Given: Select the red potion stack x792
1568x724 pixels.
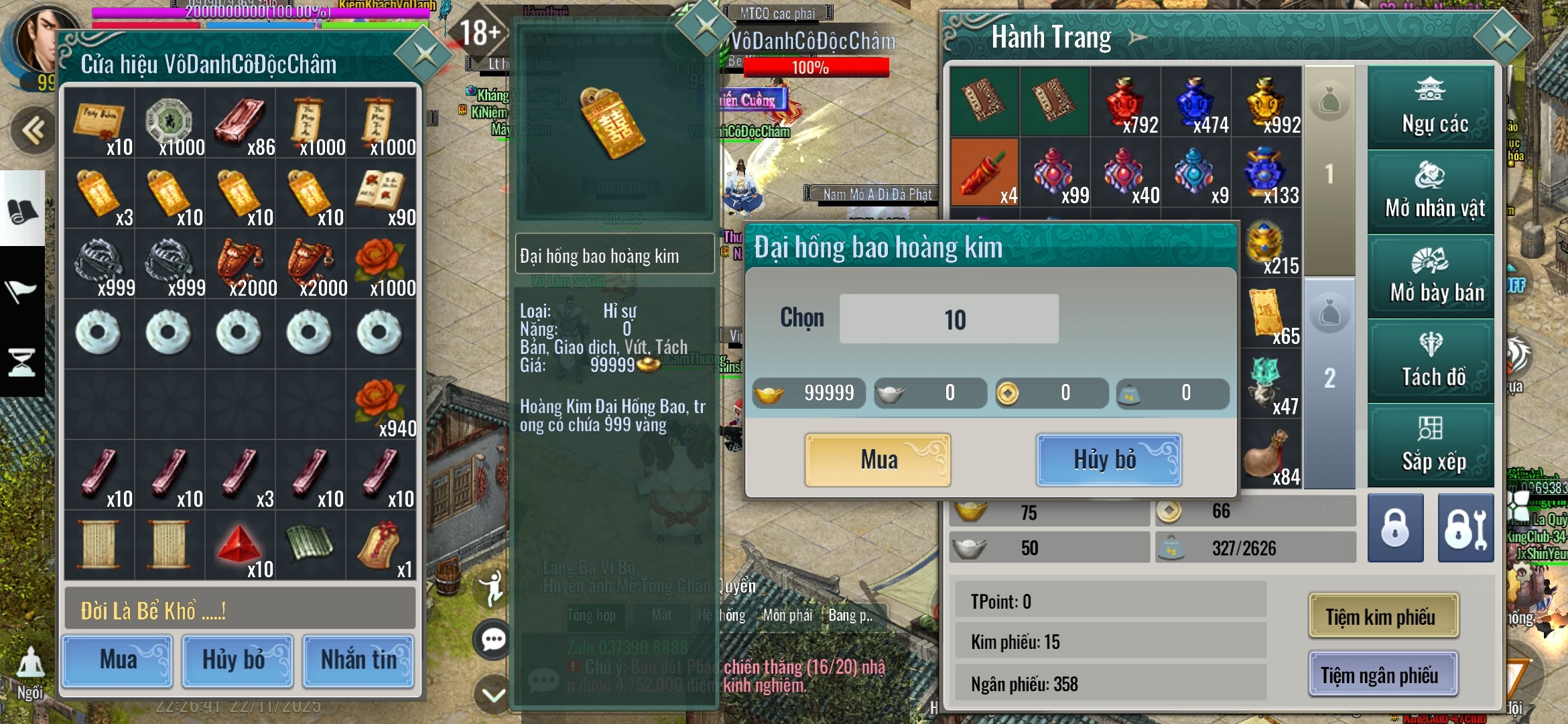Looking at the screenshot, I should (1126, 104).
